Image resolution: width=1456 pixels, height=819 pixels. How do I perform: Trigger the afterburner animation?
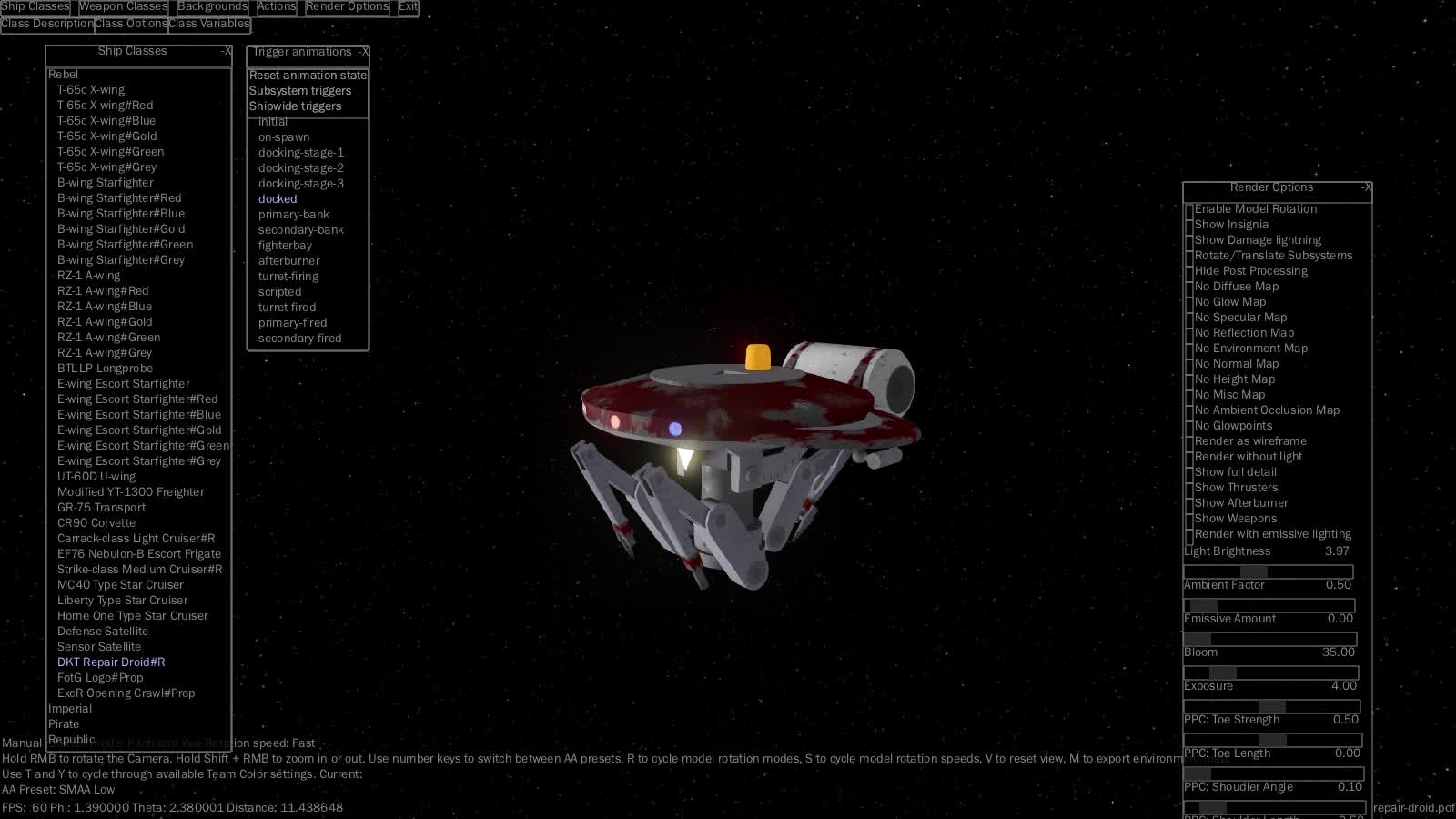click(289, 260)
